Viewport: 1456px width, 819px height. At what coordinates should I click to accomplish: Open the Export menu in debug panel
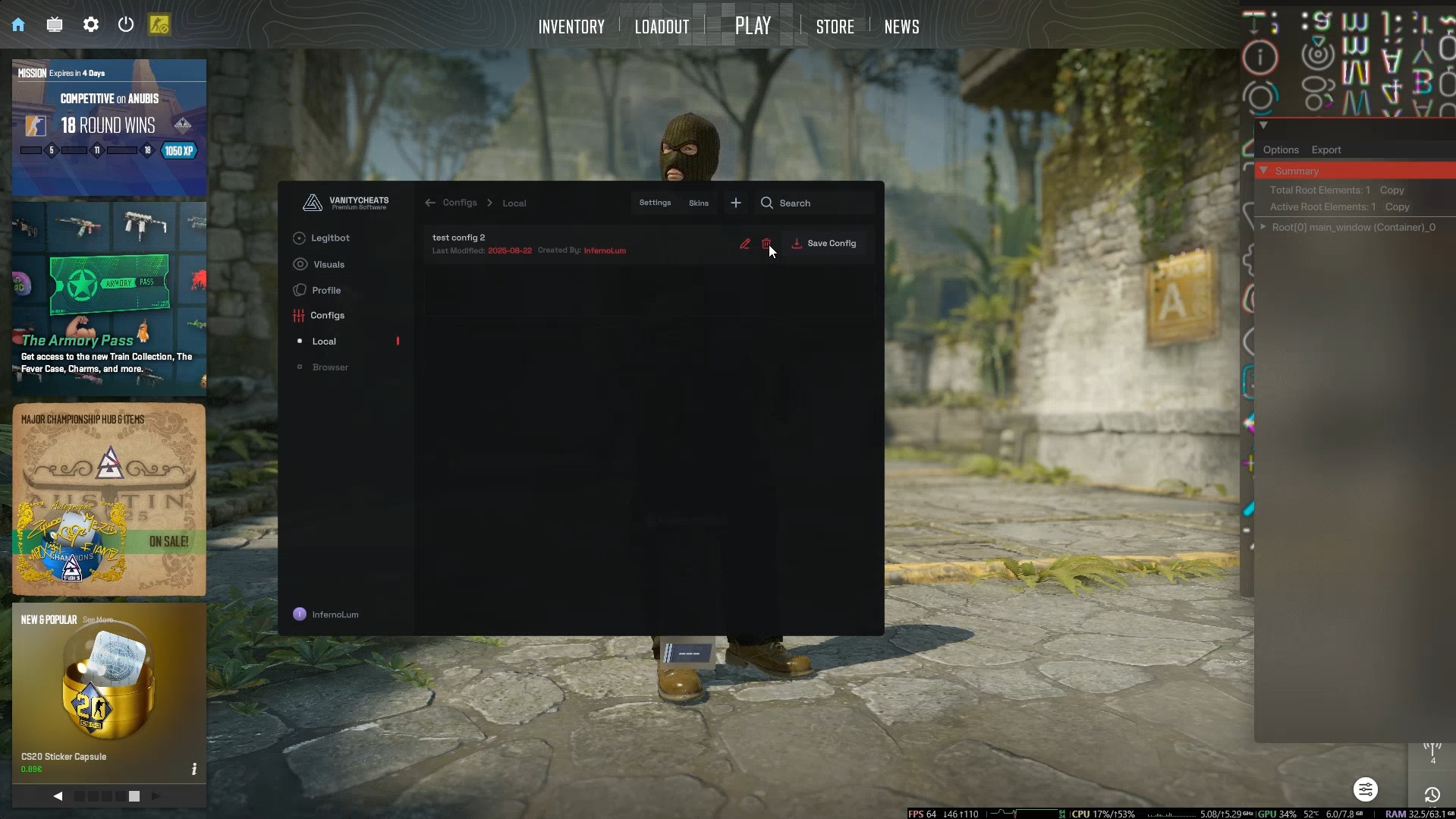click(1325, 150)
